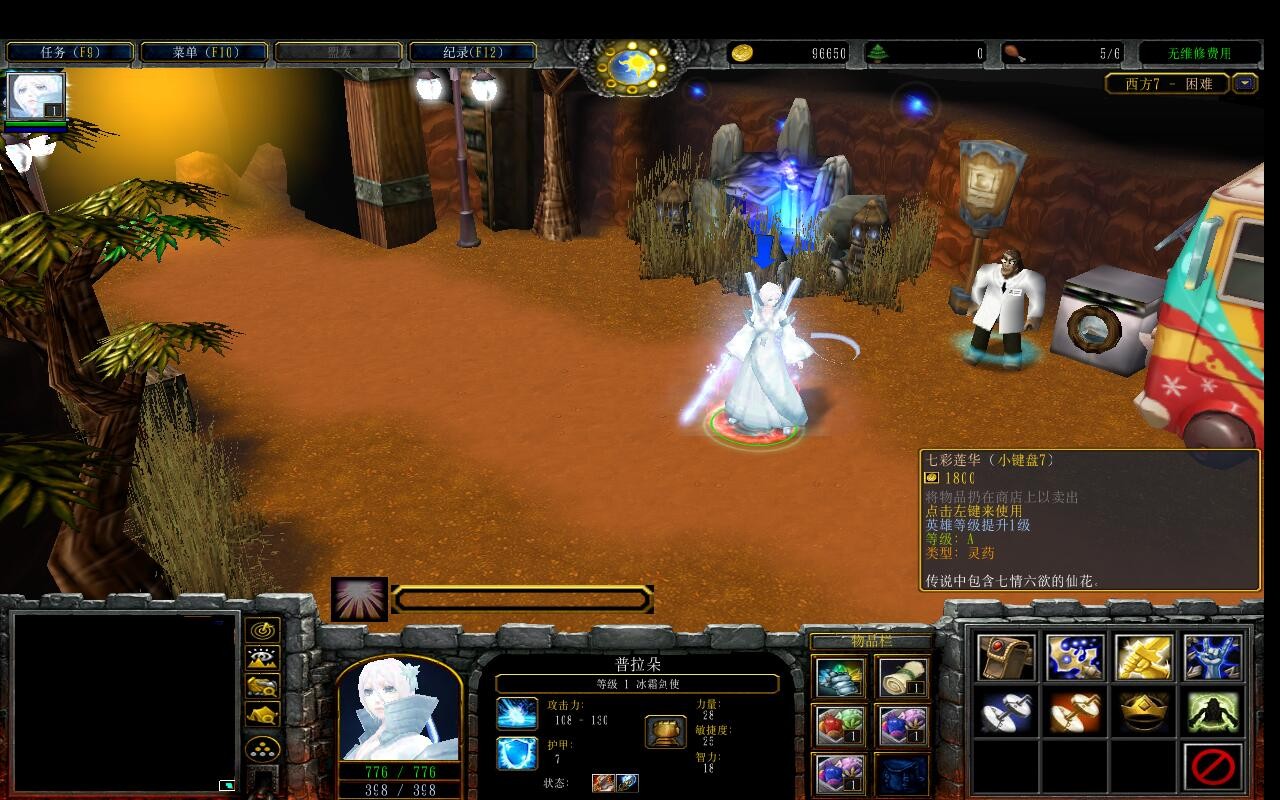Toggle formation movement button with five dots

(x=263, y=748)
